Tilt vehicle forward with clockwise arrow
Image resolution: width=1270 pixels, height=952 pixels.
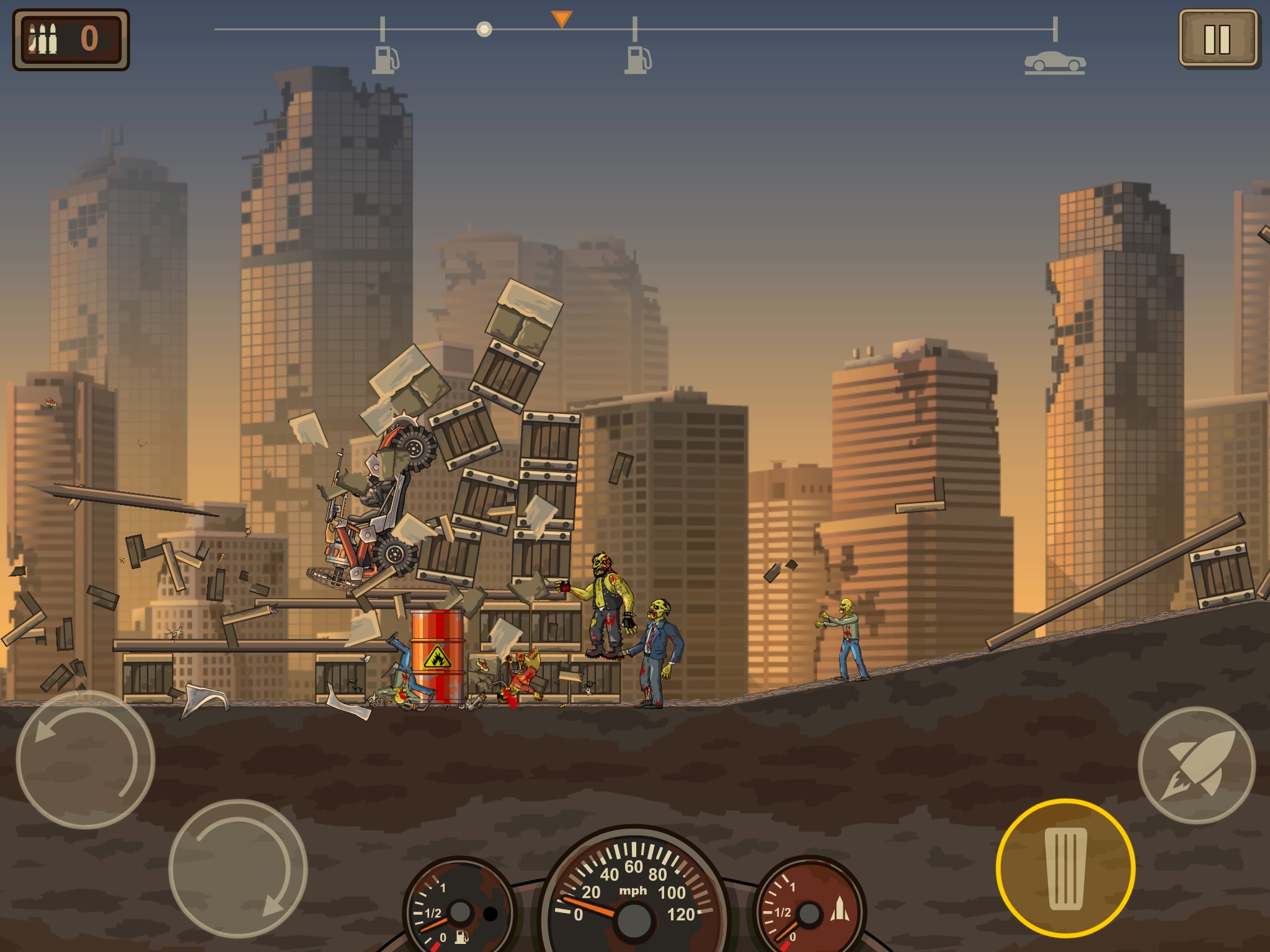point(238,868)
